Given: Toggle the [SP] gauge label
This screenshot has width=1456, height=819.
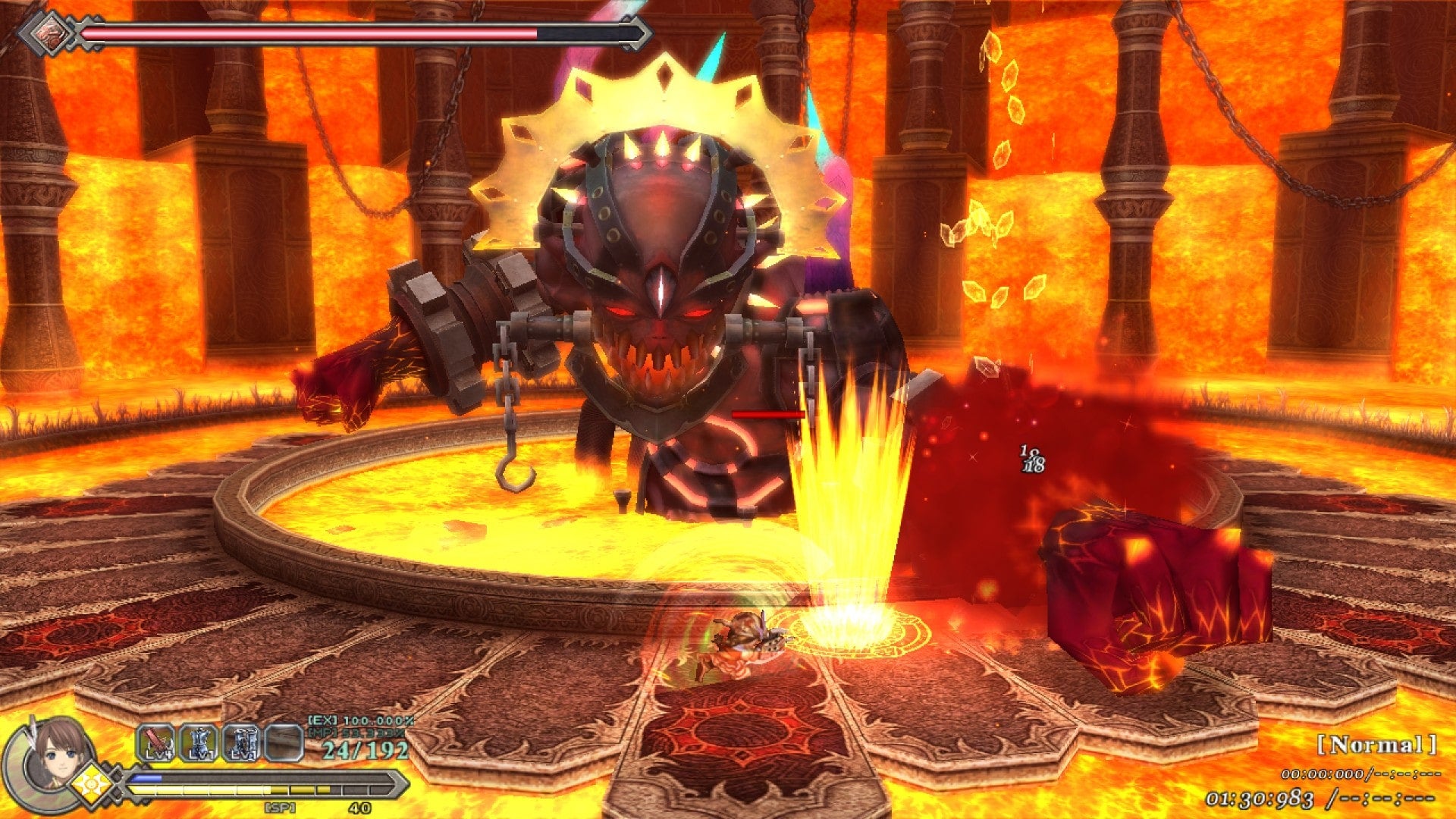Looking at the screenshot, I should 278,806.
